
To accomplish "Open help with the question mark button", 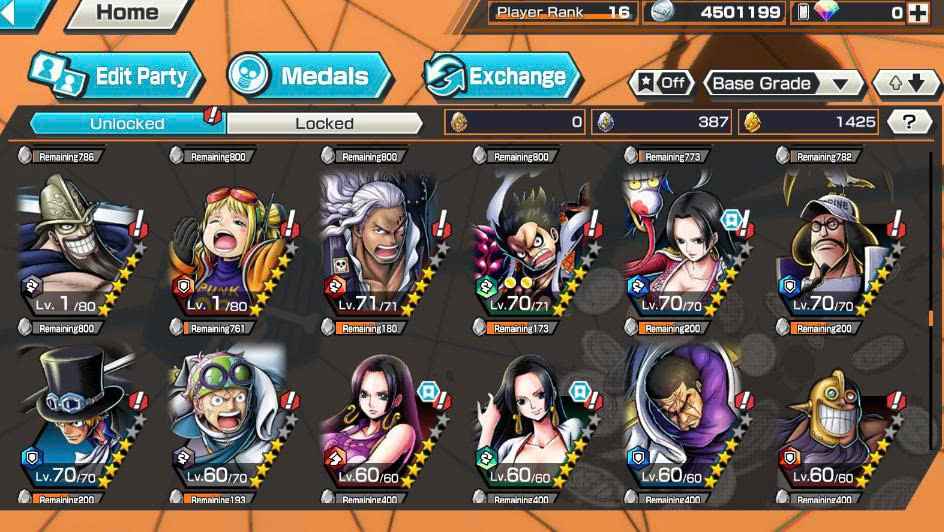I will pyautogui.click(x=909, y=122).
